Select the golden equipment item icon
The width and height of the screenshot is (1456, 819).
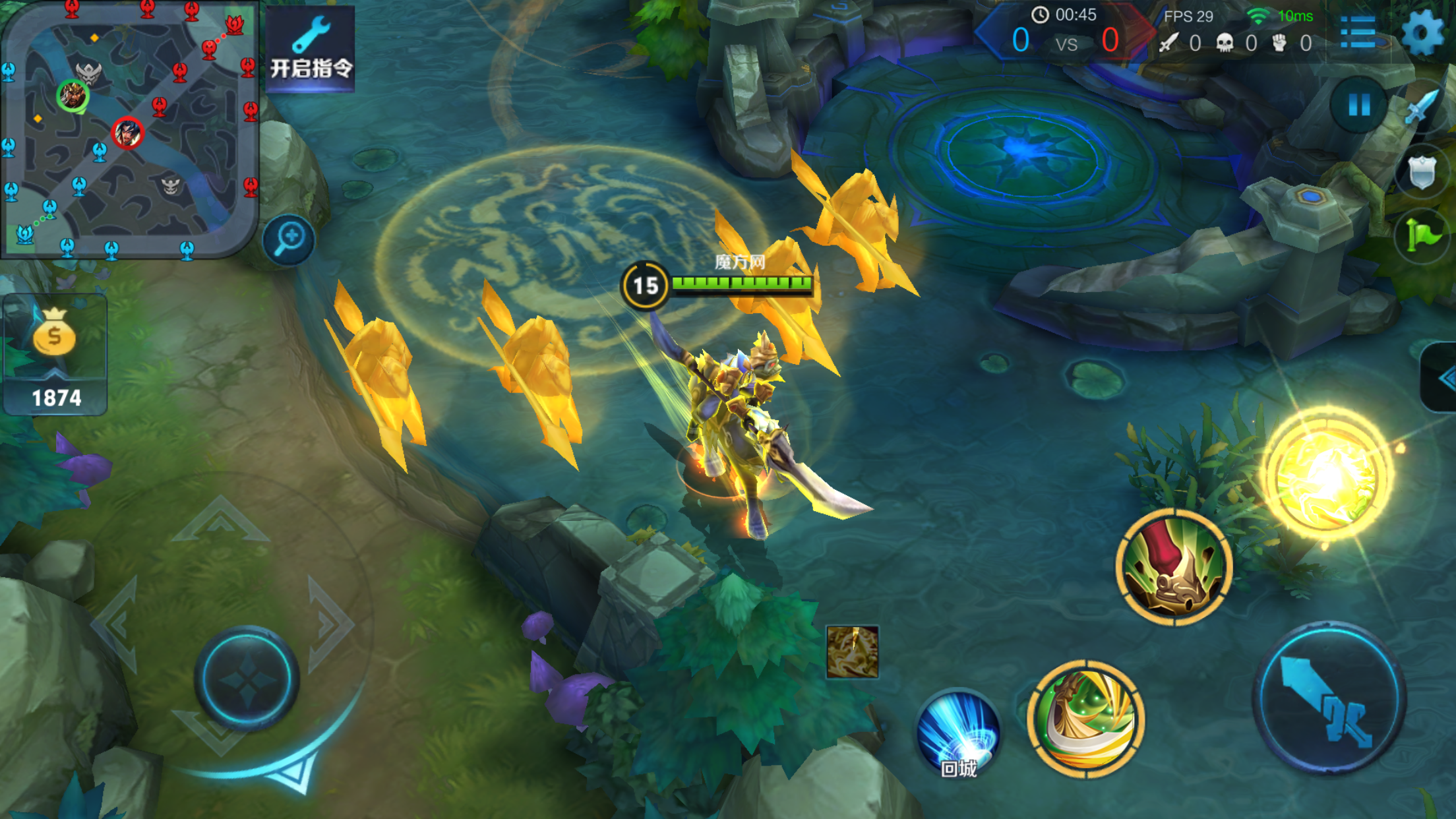852,652
